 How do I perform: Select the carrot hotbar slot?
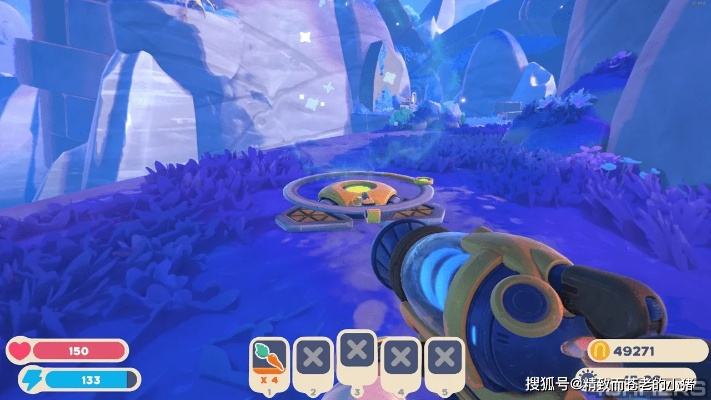point(269,360)
